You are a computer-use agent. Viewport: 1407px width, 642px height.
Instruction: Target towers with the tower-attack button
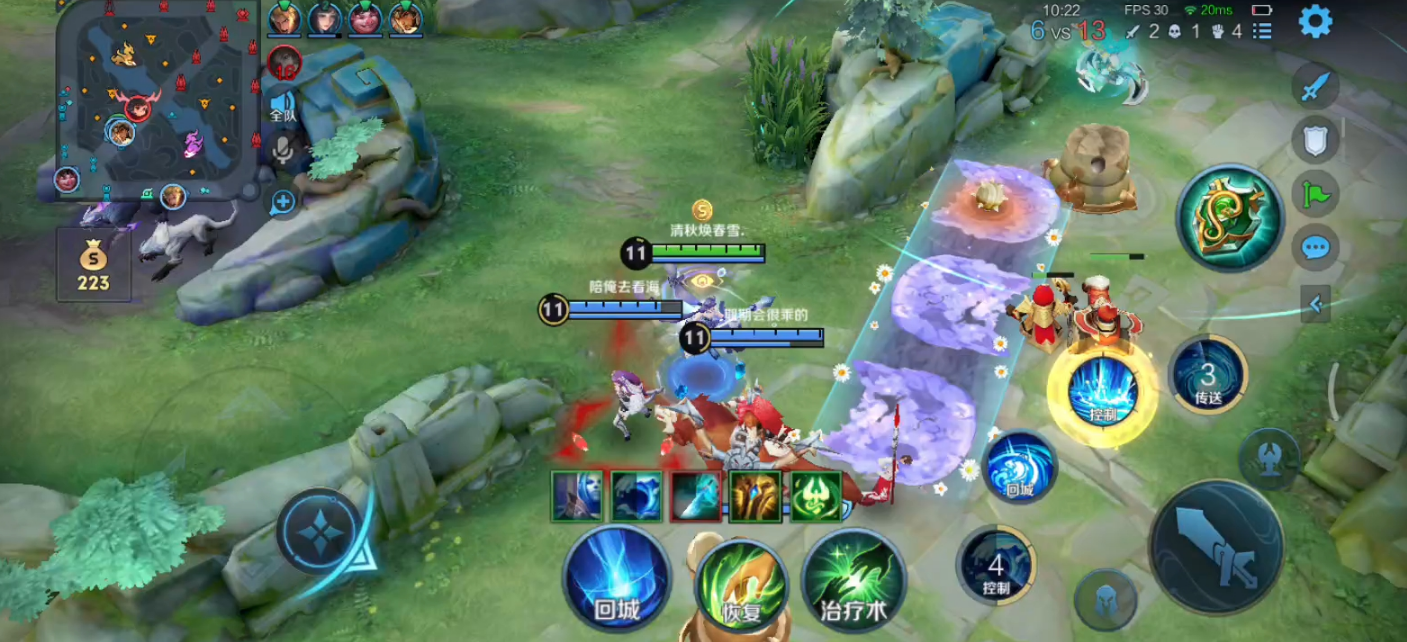pos(1269,459)
